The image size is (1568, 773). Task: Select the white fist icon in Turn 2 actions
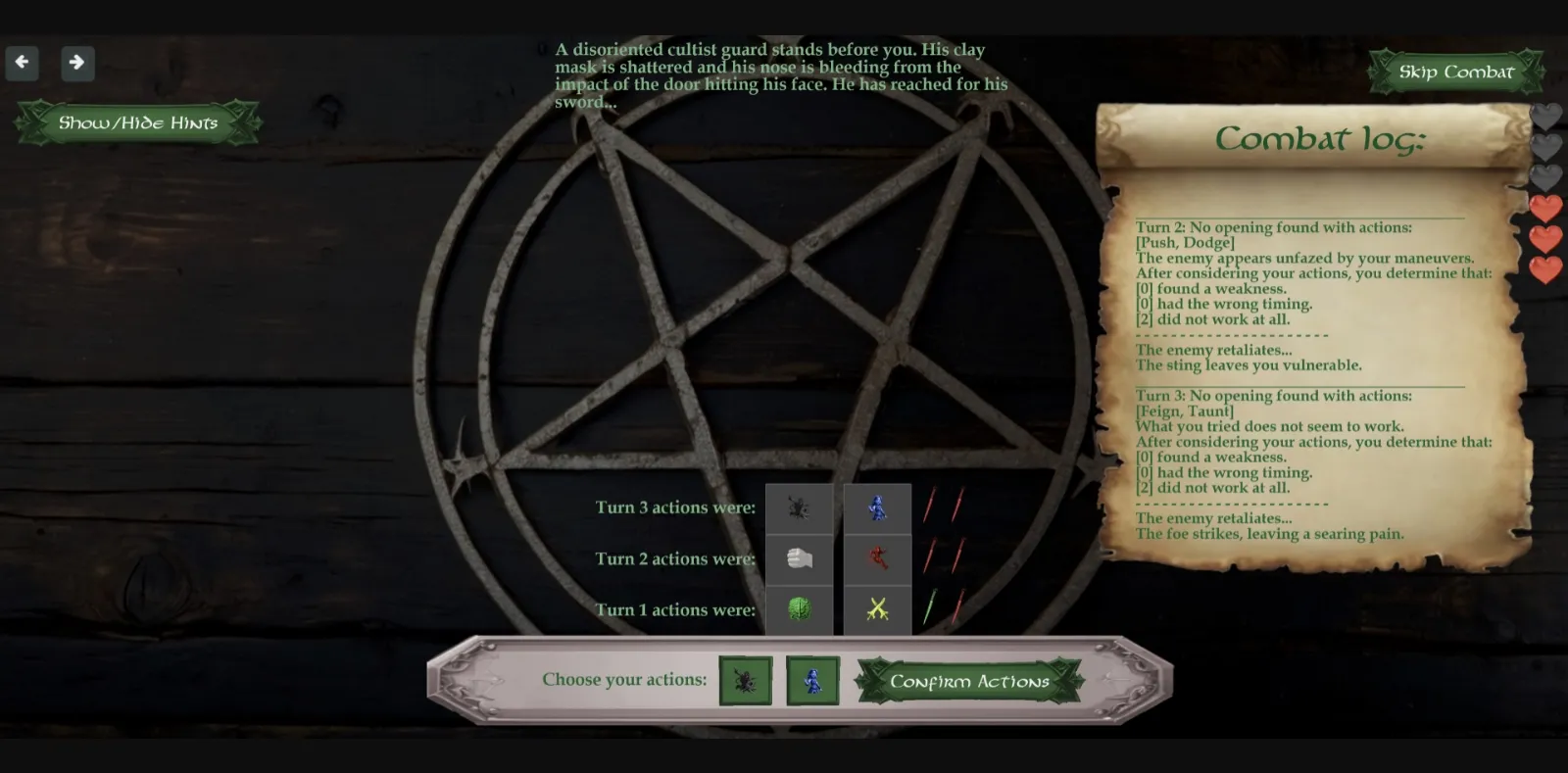(x=799, y=558)
